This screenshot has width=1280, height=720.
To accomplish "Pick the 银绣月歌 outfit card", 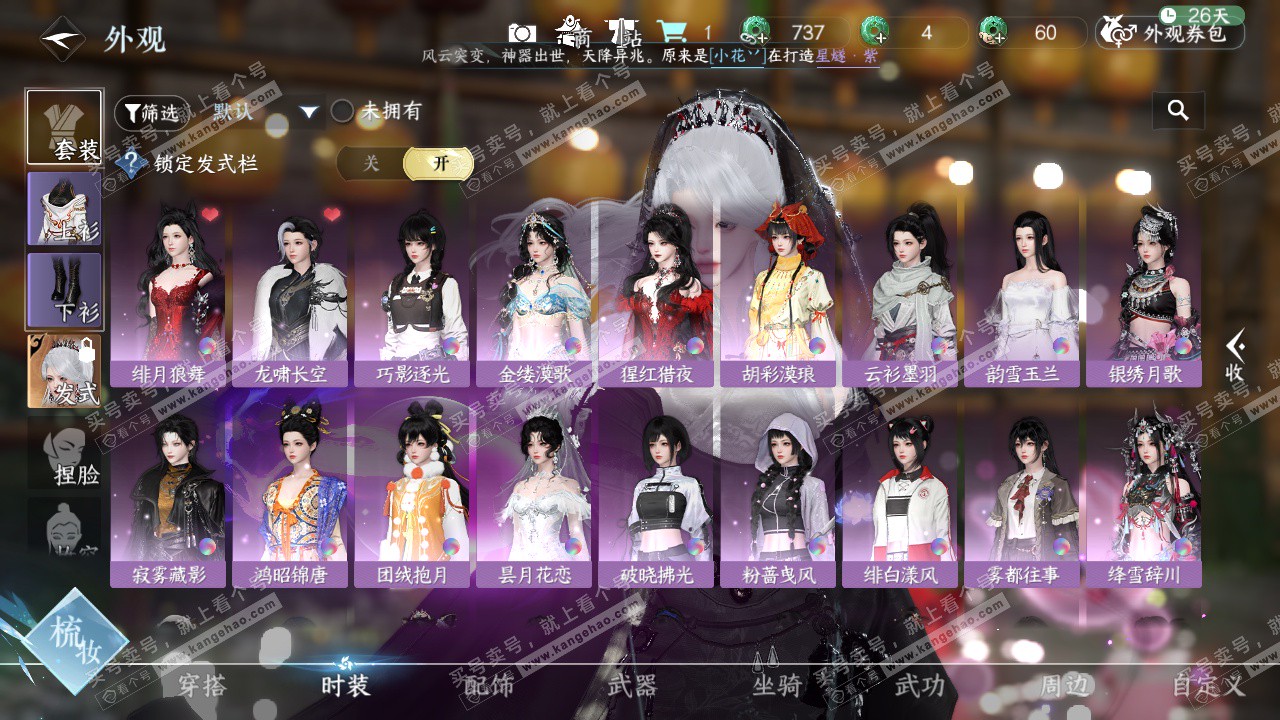I will 1144,295.
